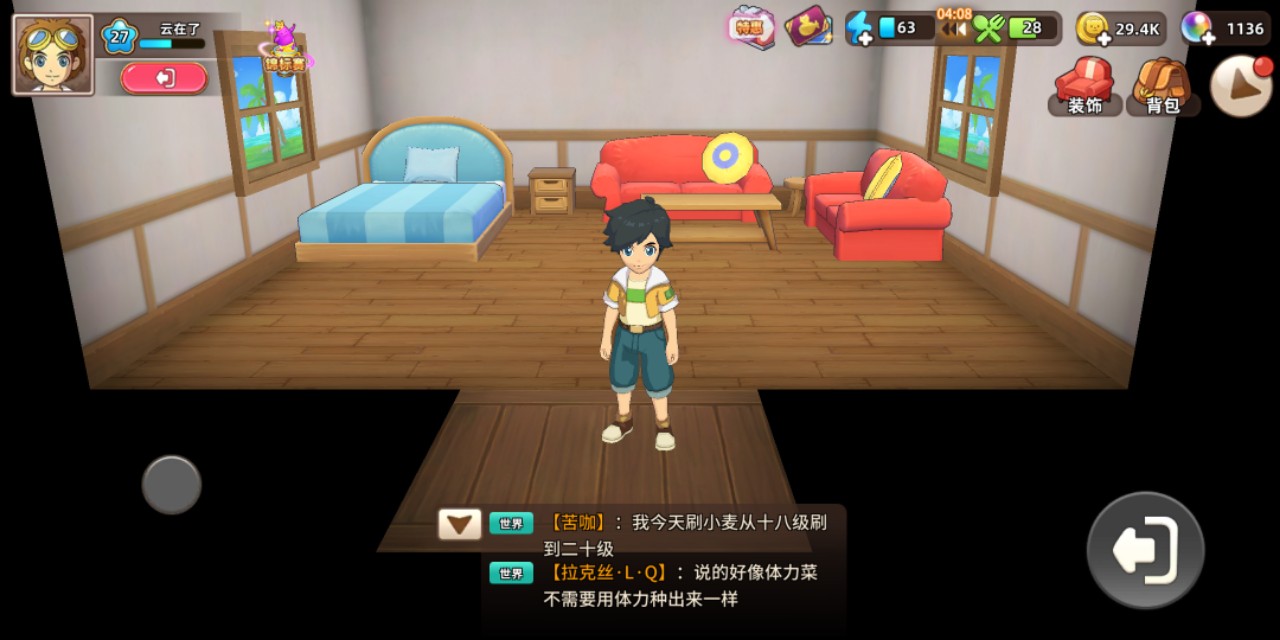Open the 特惠 special offer icon

point(751,28)
